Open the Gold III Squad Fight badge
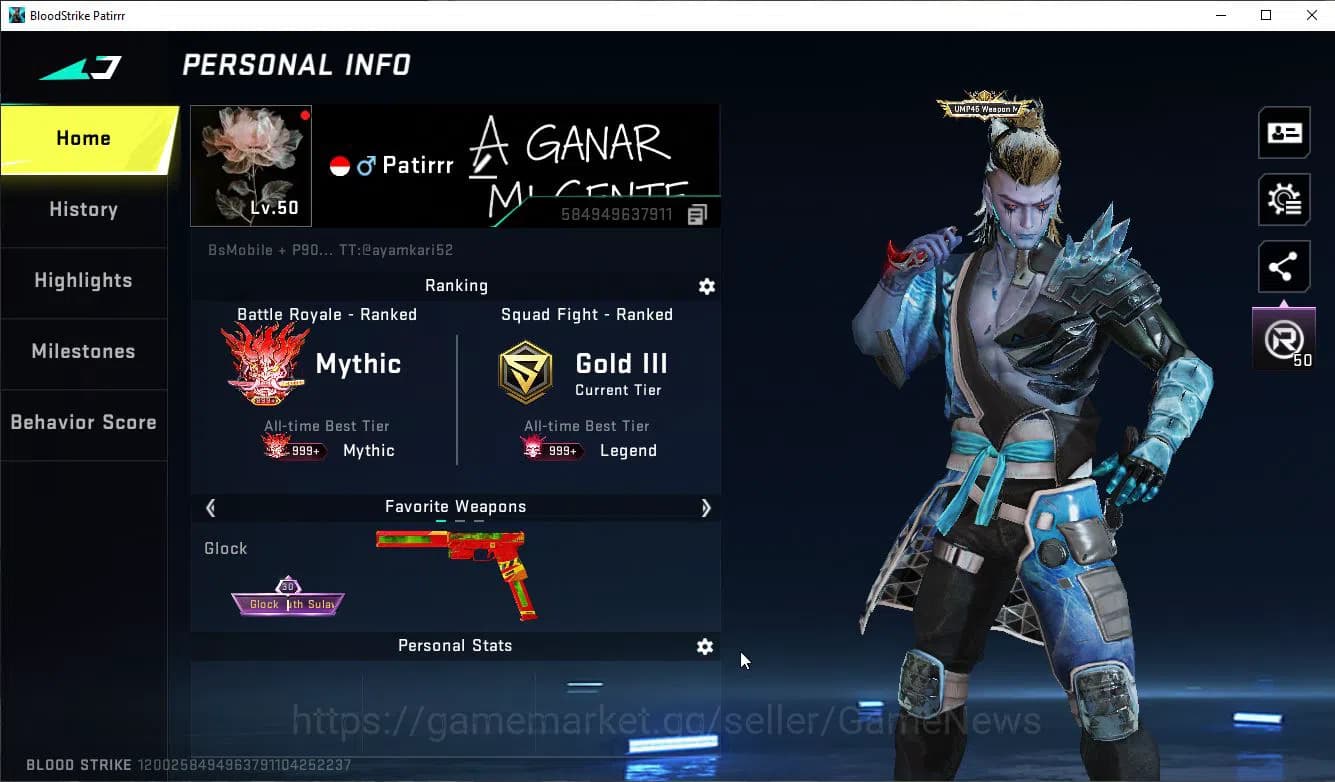1335x782 pixels. pyautogui.click(x=524, y=371)
